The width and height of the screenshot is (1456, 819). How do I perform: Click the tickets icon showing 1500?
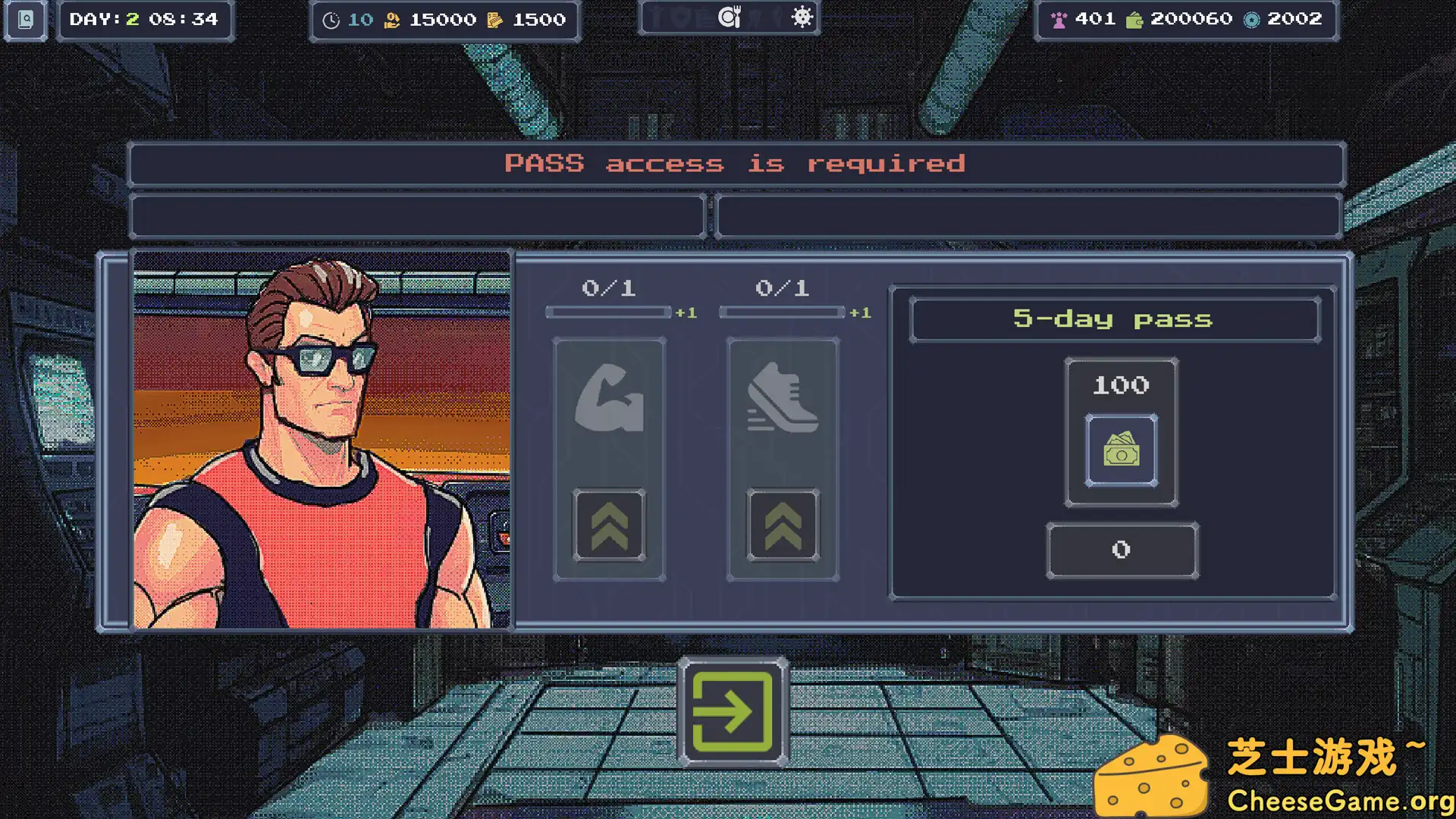(x=497, y=20)
